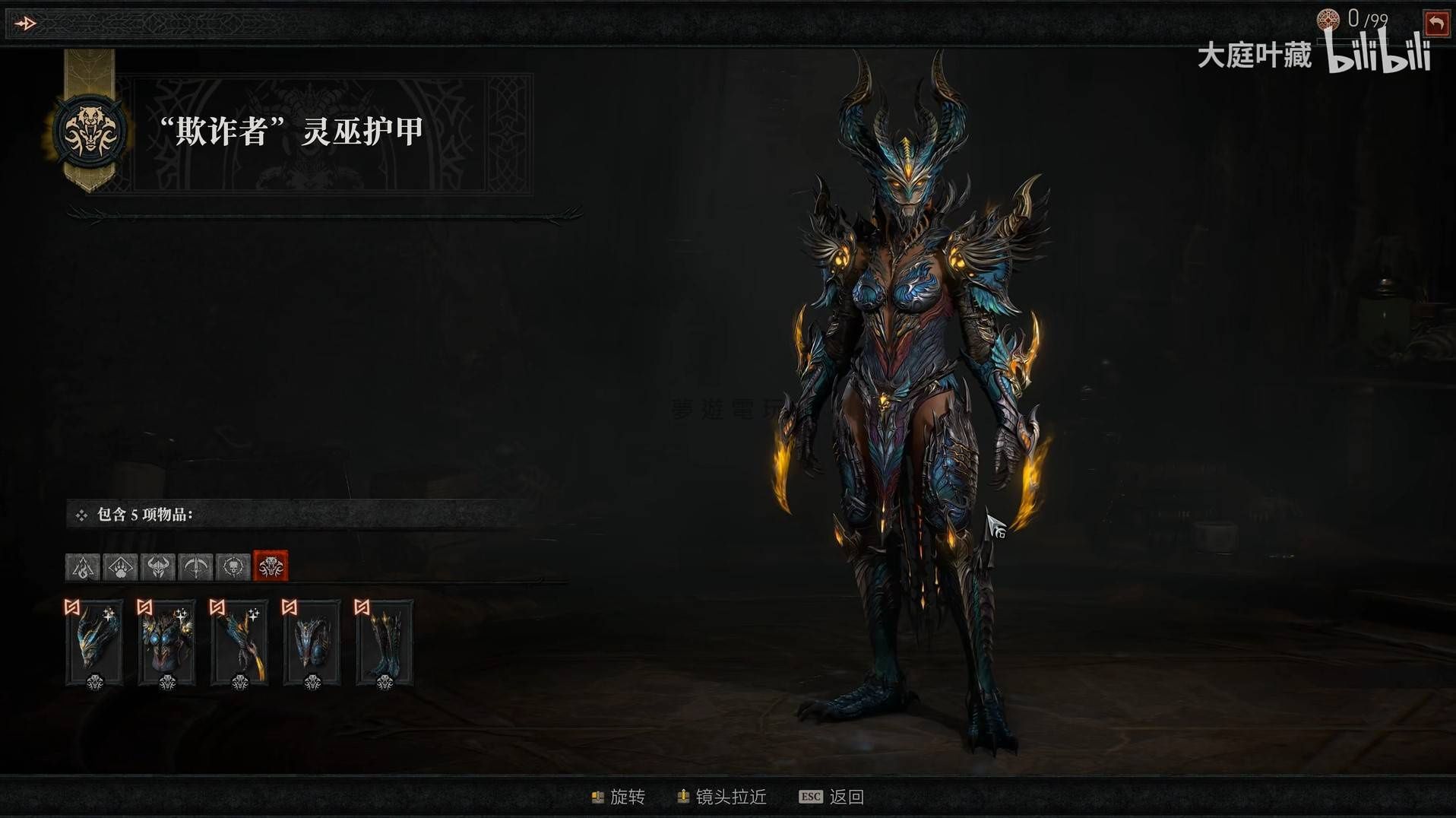The height and width of the screenshot is (818, 1456).
Task: Click the red back arrow button
Action: (x=1435, y=24)
